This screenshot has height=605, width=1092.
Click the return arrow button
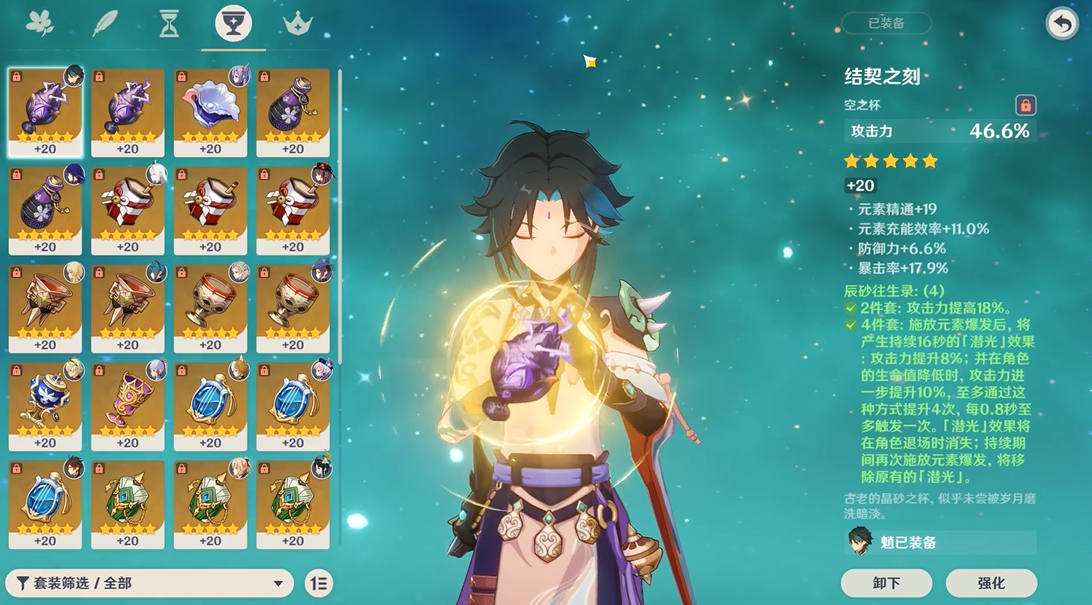point(1061,24)
